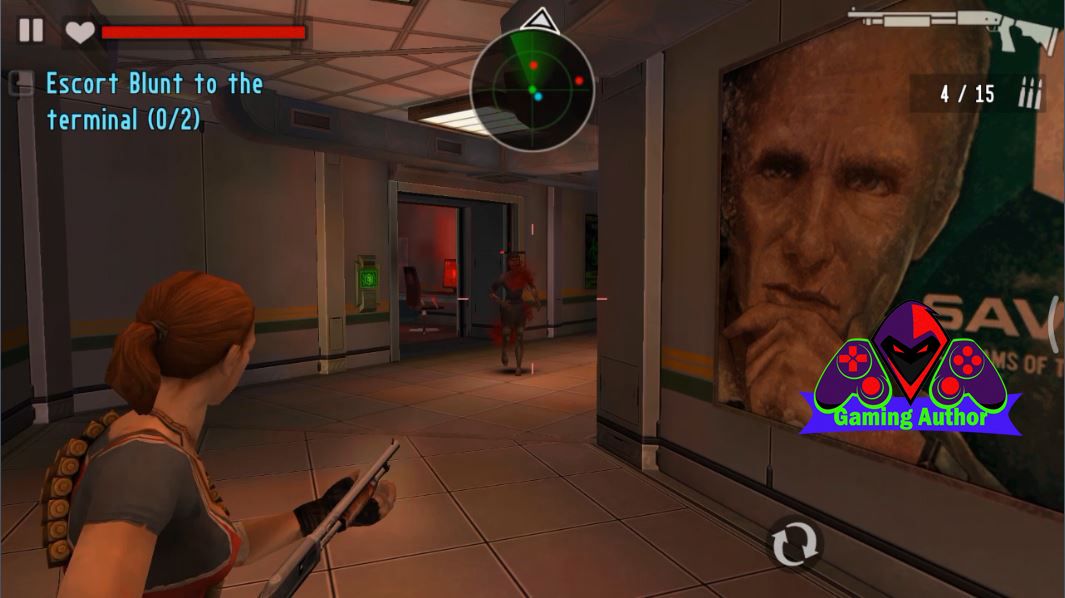This screenshot has width=1065, height=598.
Task: Tap the circular radar minimap
Action: (x=532, y=90)
